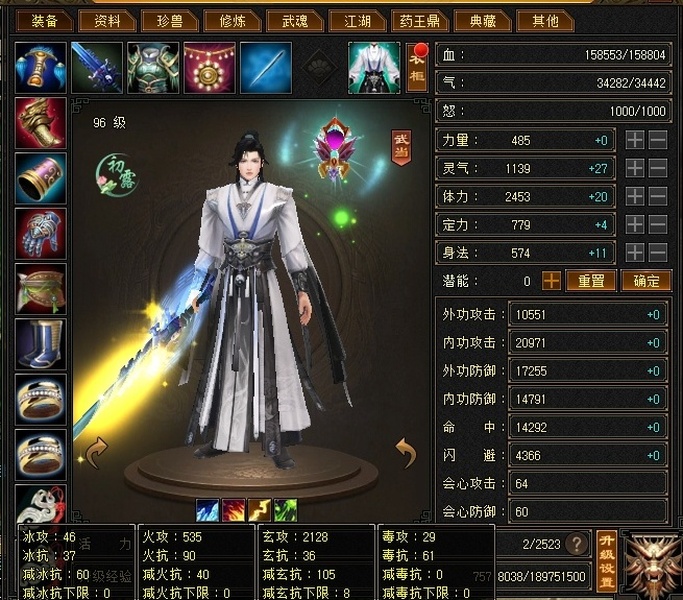Viewport: 683px width, 600px height.
Task: Click the round question mark help button
Action: point(576,545)
